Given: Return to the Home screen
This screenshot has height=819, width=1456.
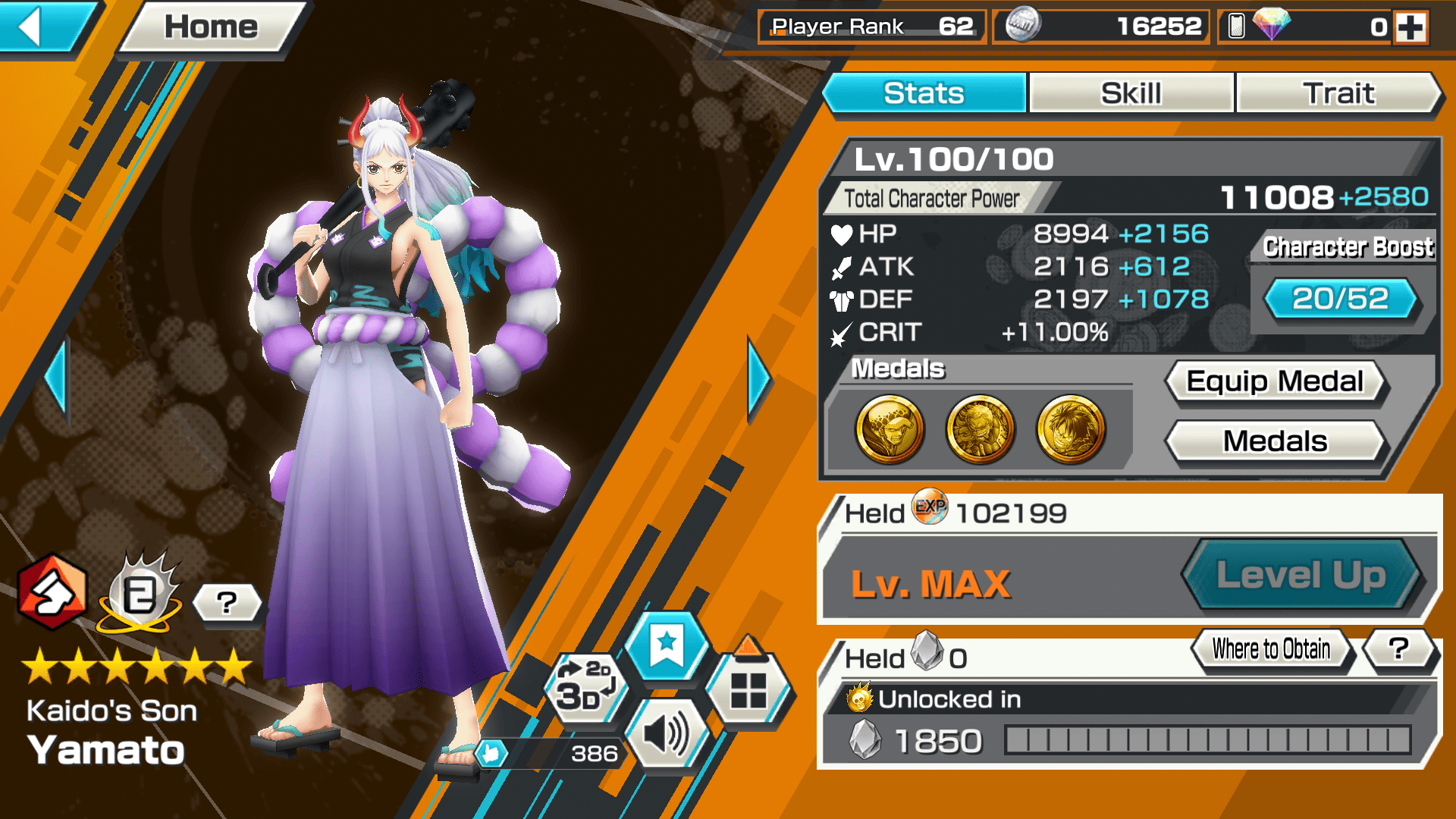Looking at the screenshot, I should click(211, 28).
